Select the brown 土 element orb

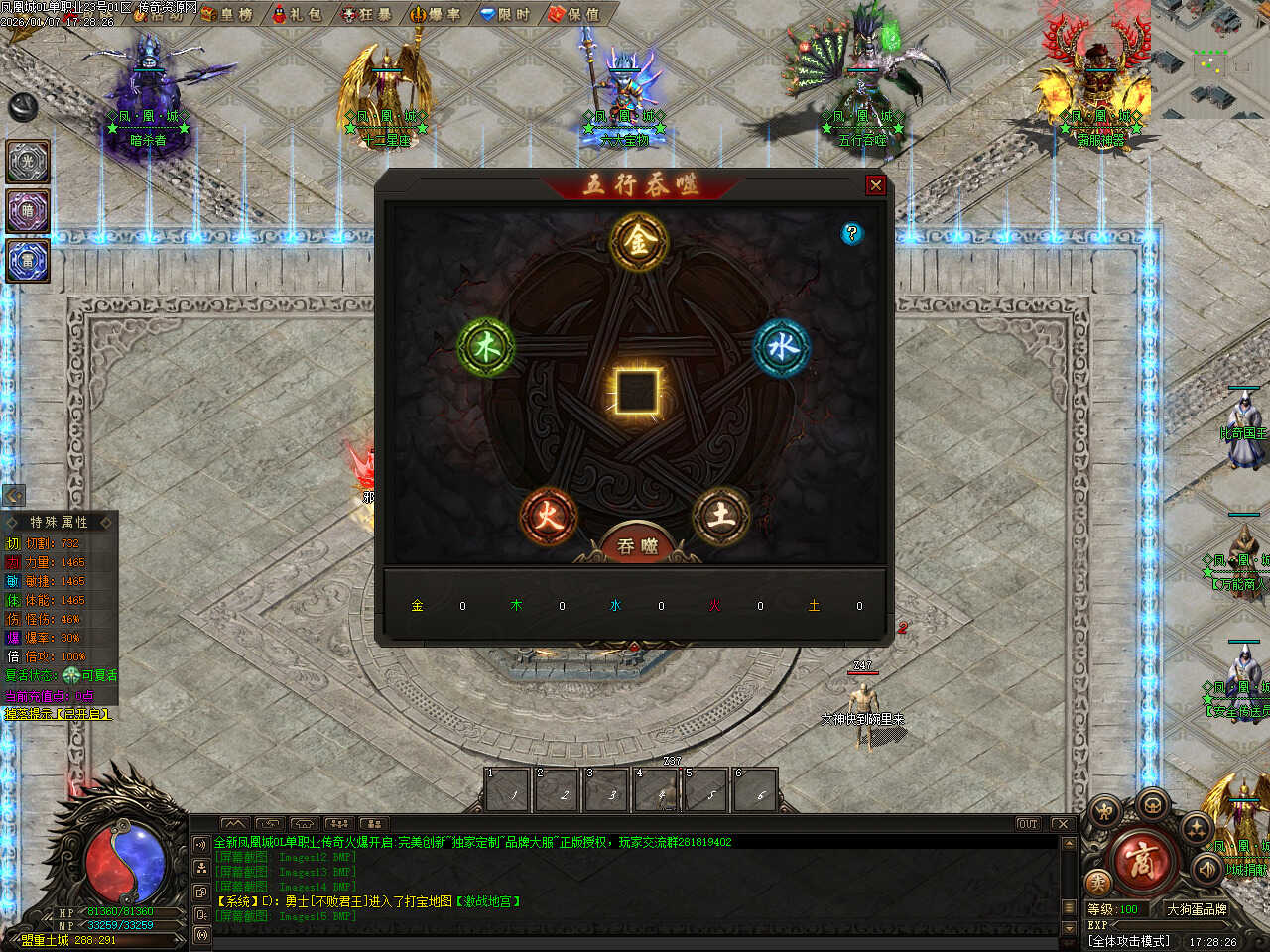(x=721, y=515)
